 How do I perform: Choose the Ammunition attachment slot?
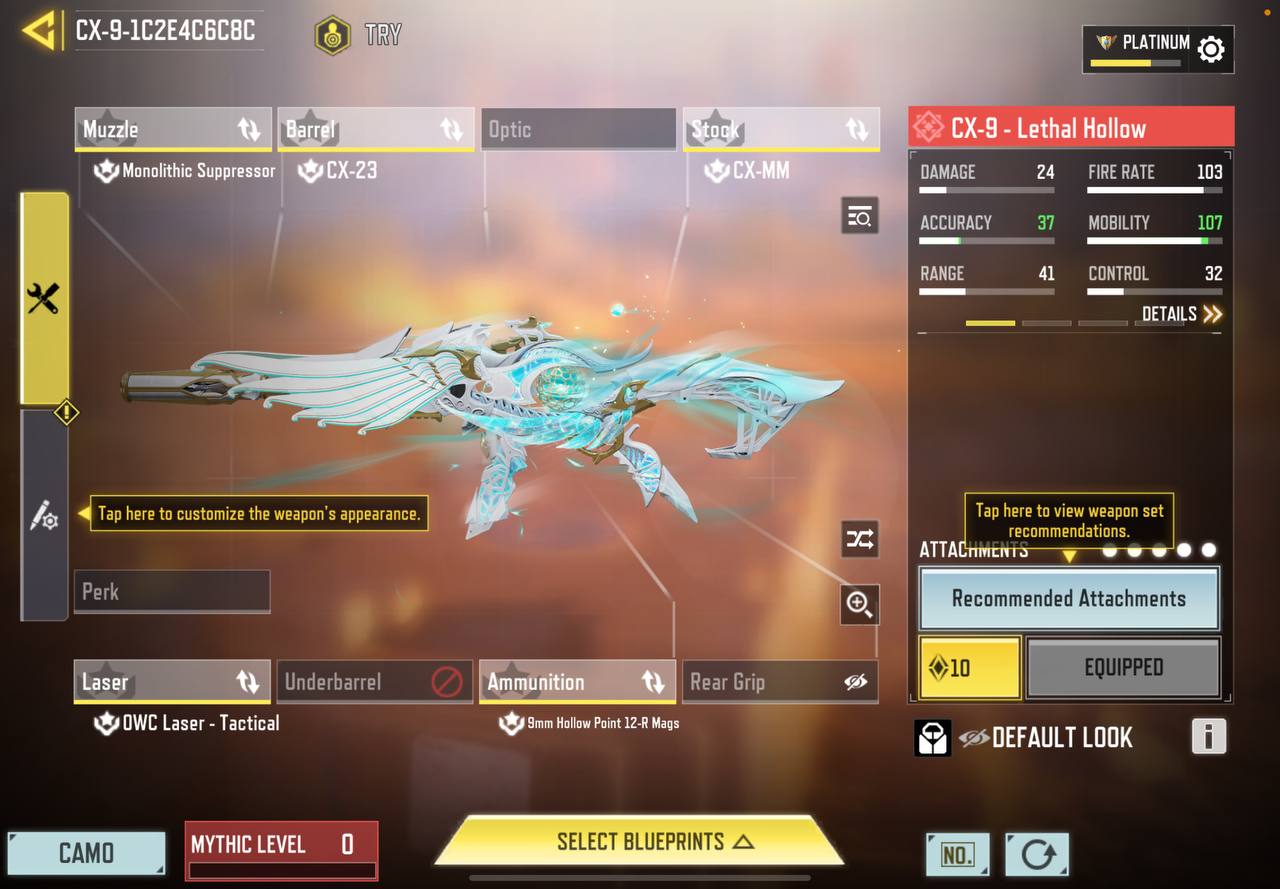point(577,682)
